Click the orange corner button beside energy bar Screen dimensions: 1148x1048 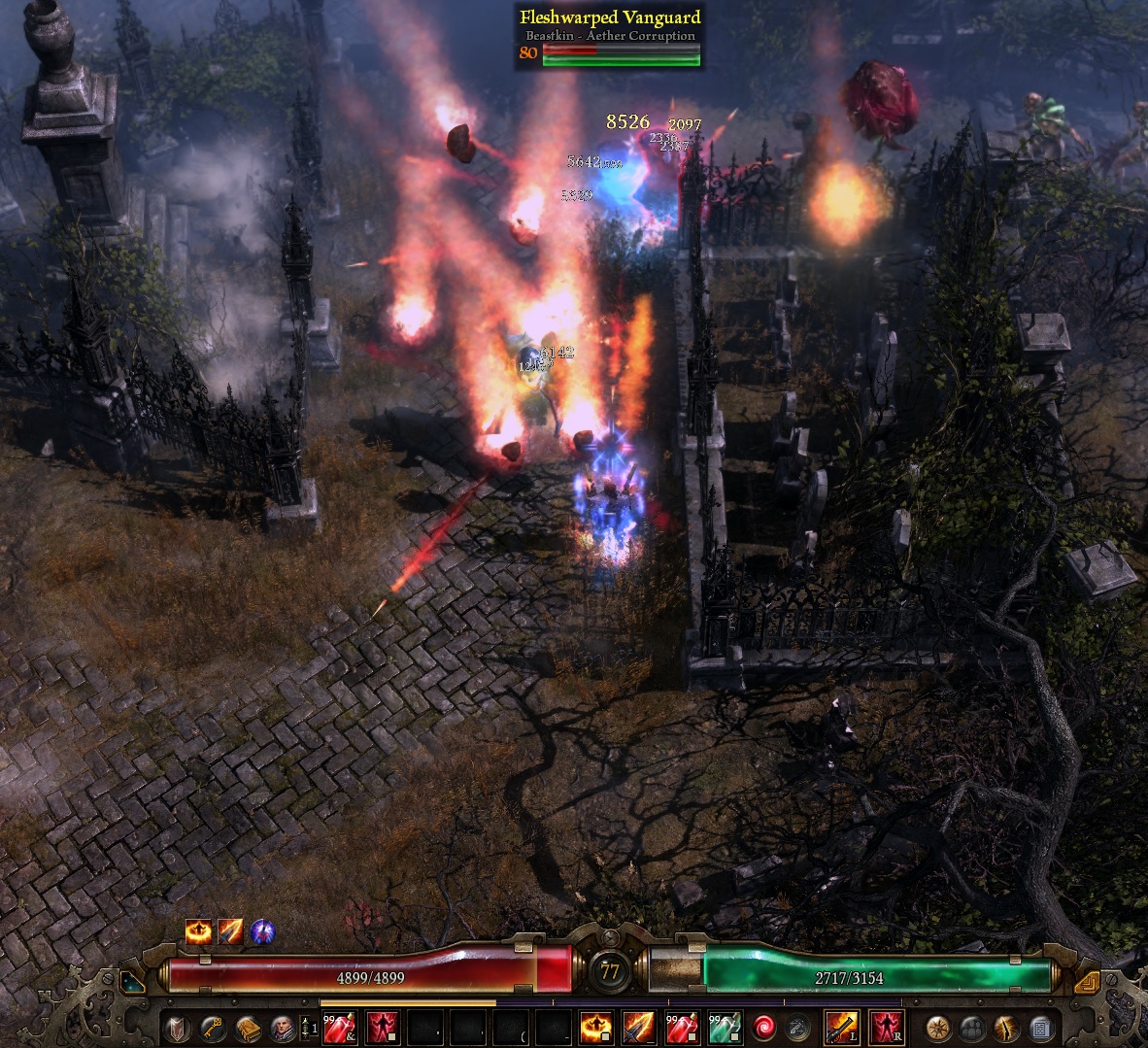pyautogui.click(x=1087, y=982)
